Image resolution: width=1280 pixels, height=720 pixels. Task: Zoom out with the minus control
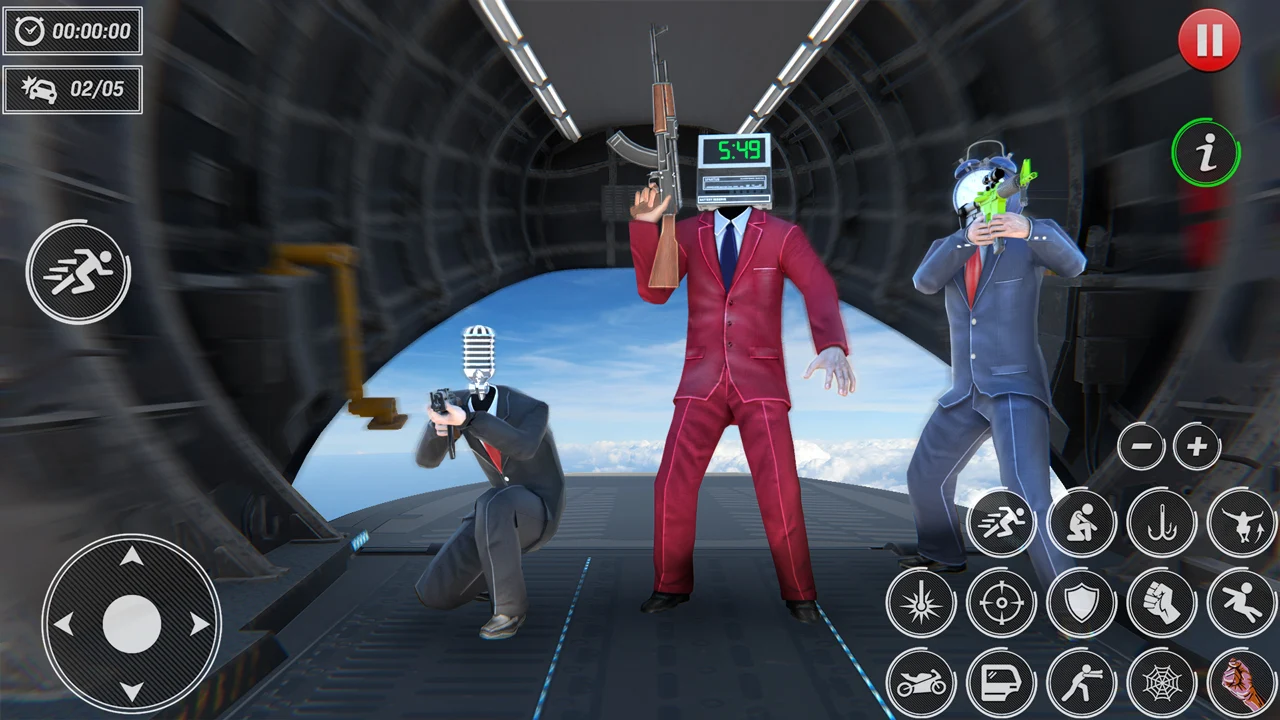[x=1142, y=446]
